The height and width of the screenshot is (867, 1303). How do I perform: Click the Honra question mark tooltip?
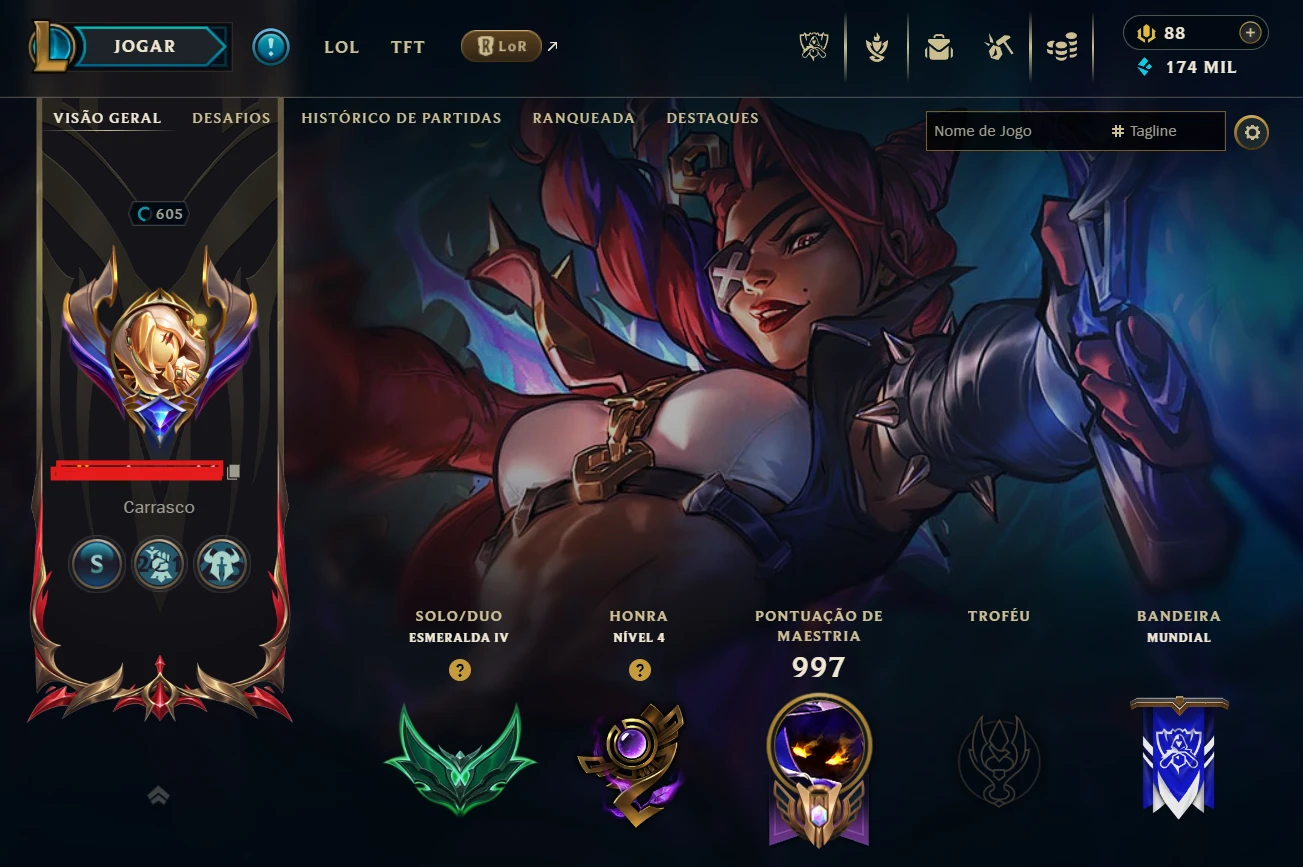point(639,668)
